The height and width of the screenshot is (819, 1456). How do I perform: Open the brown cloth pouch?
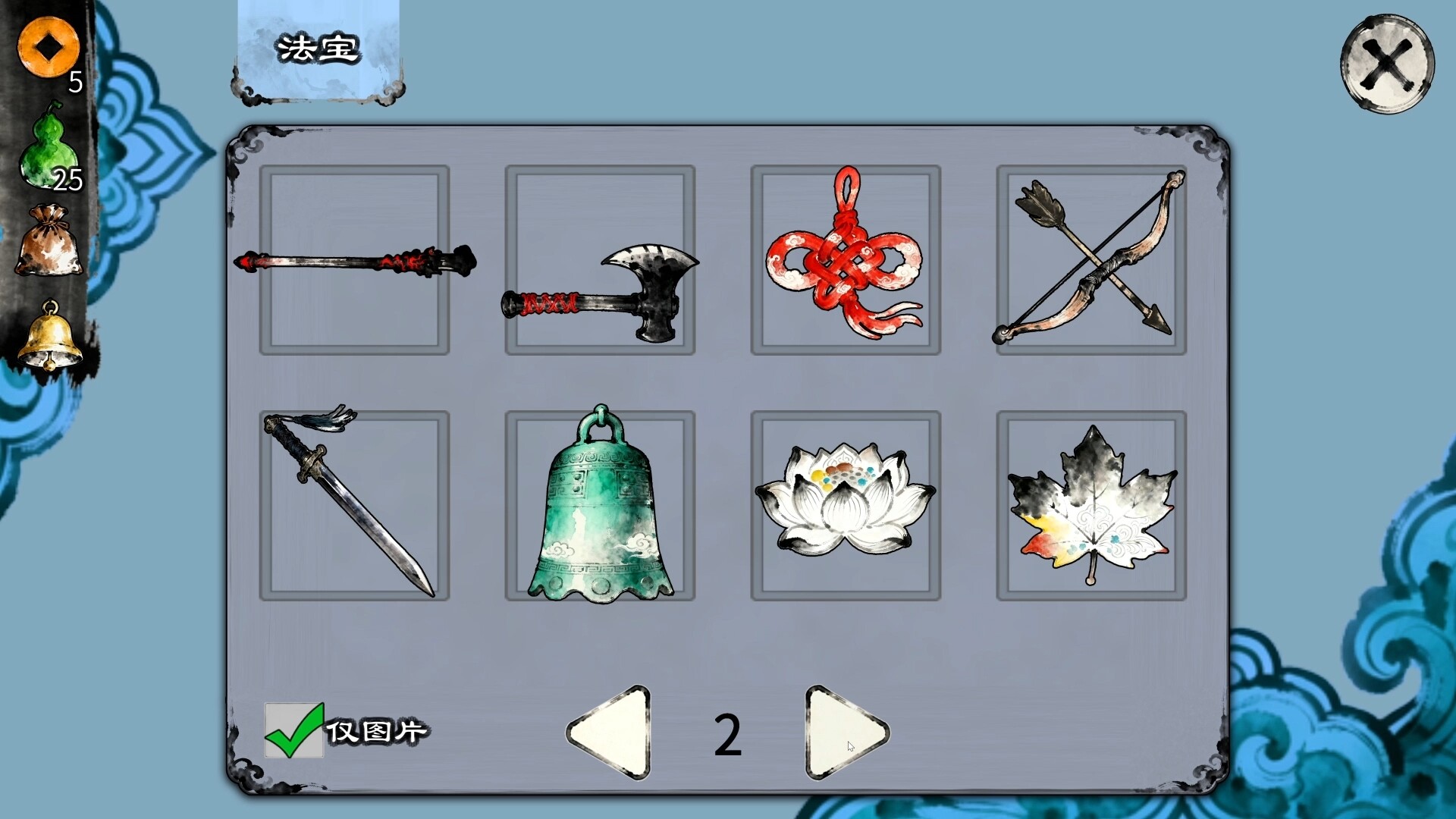tap(49, 241)
